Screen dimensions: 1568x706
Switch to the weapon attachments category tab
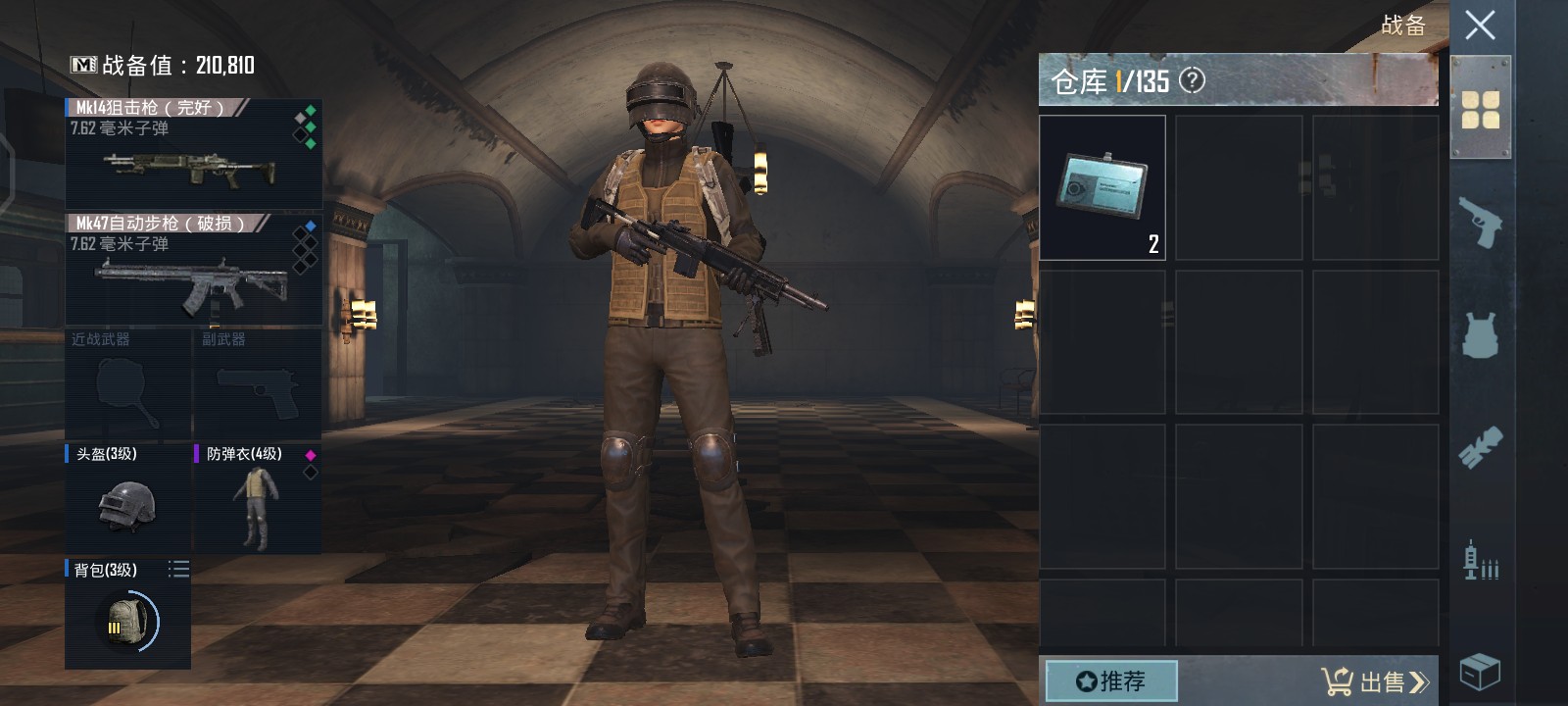tap(1480, 448)
